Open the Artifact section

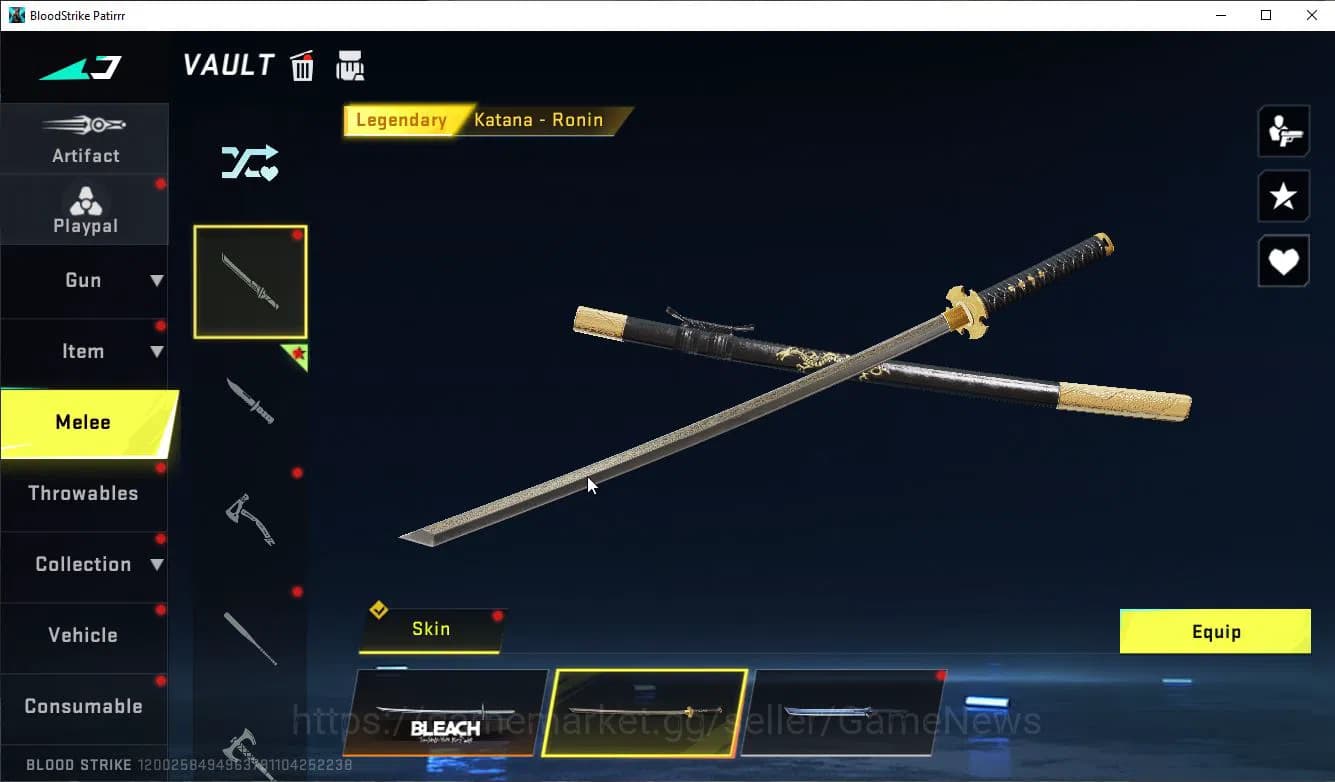click(x=84, y=140)
